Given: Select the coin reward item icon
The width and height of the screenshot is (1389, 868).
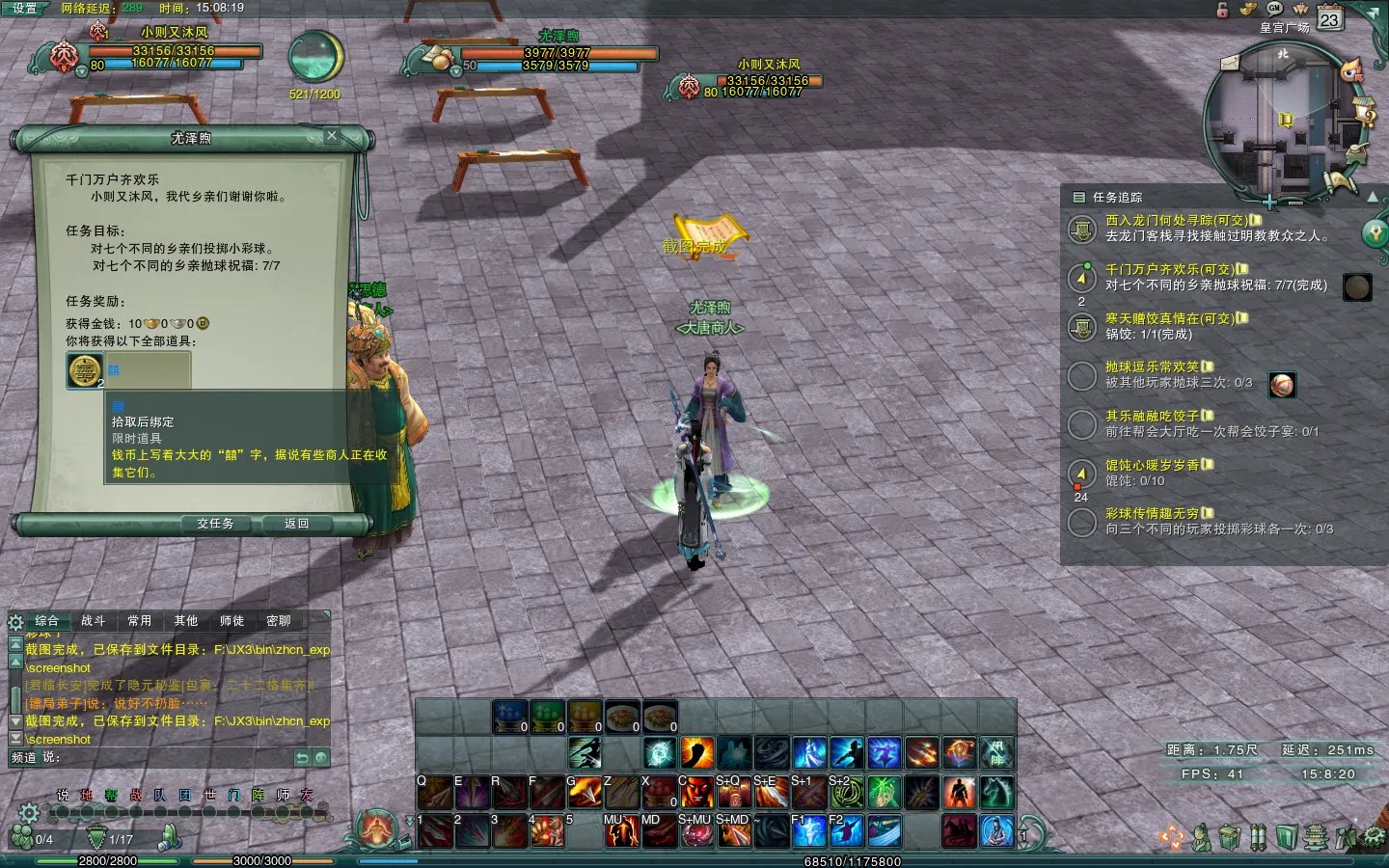Looking at the screenshot, I should pos(85,370).
